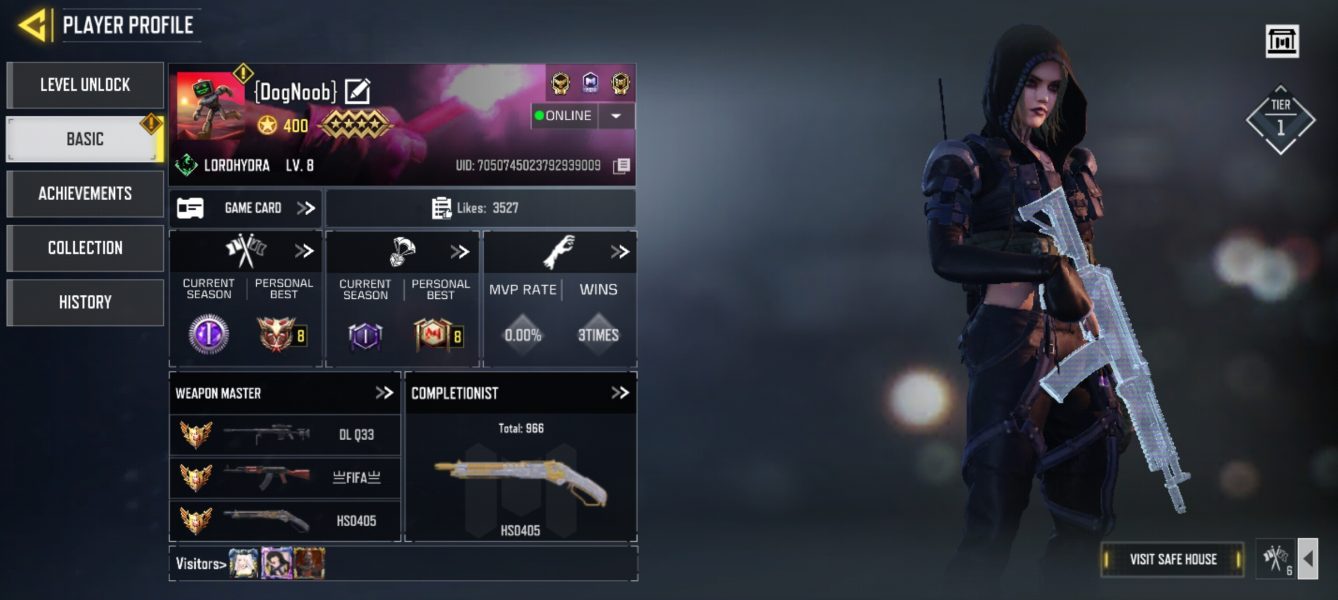
Task: Open the Visitors list
Action: point(198,564)
